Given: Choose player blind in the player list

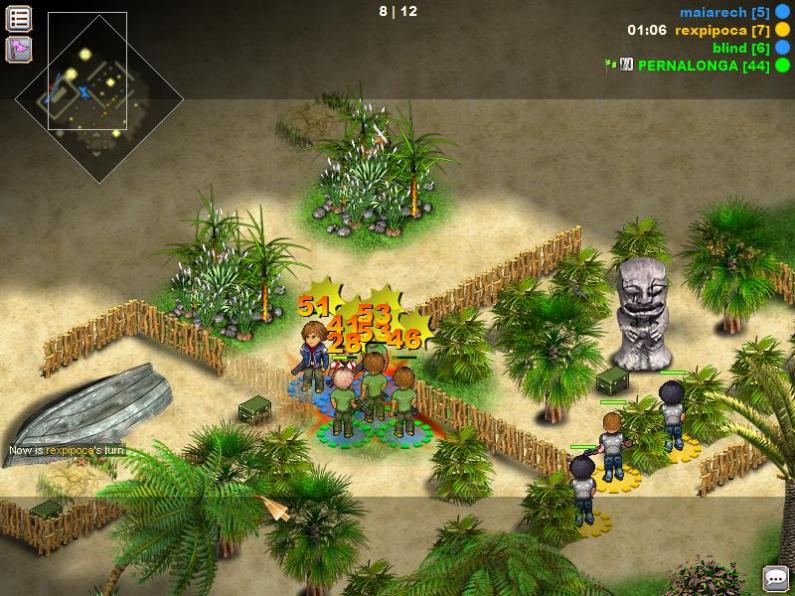Looking at the screenshot, I should 740,47.
